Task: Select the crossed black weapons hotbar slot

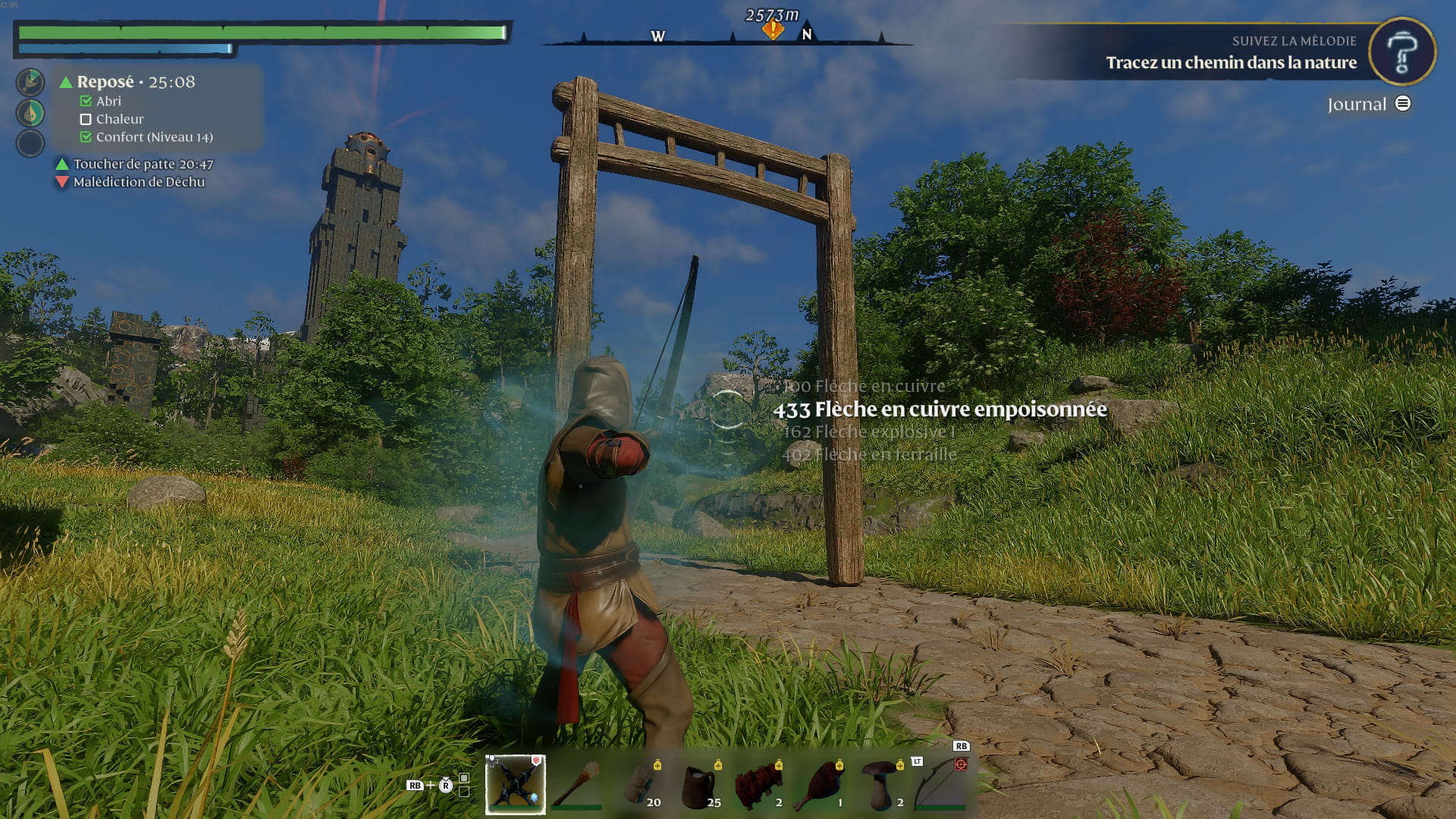Action: coord(515,784)
